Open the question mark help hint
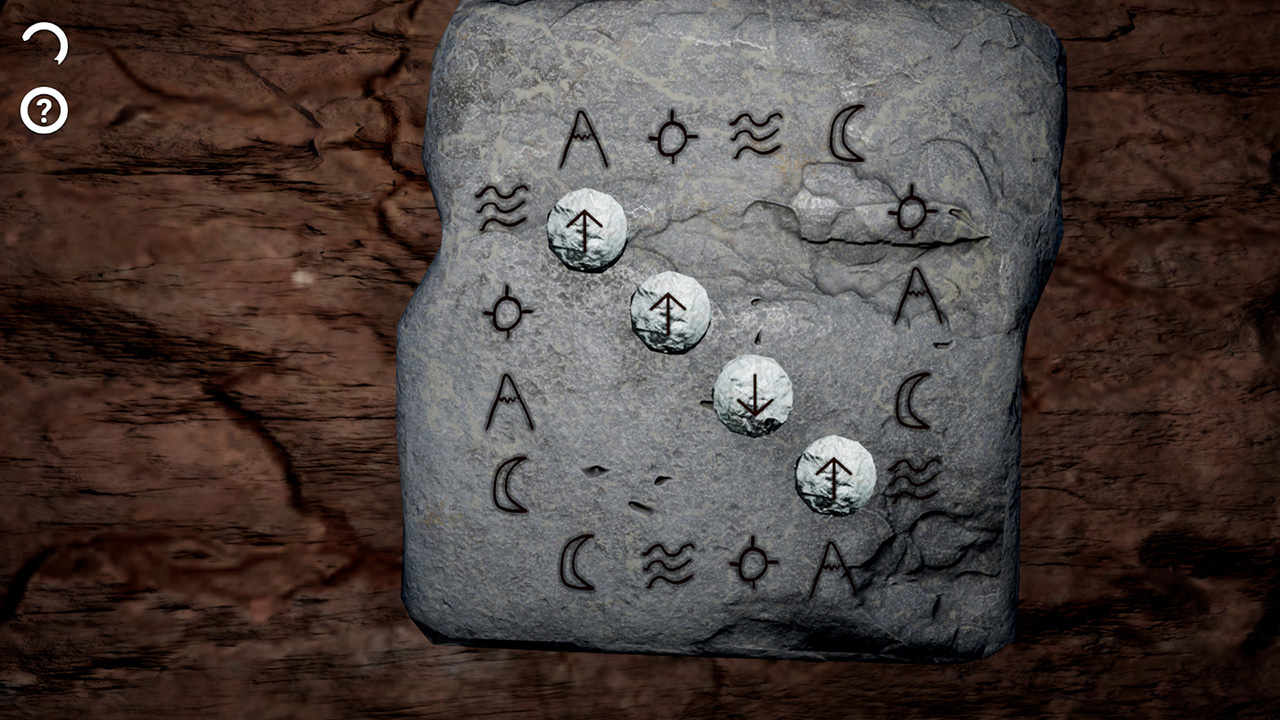The width and height of the screenshot is (1280, 720). coord(44,111)
